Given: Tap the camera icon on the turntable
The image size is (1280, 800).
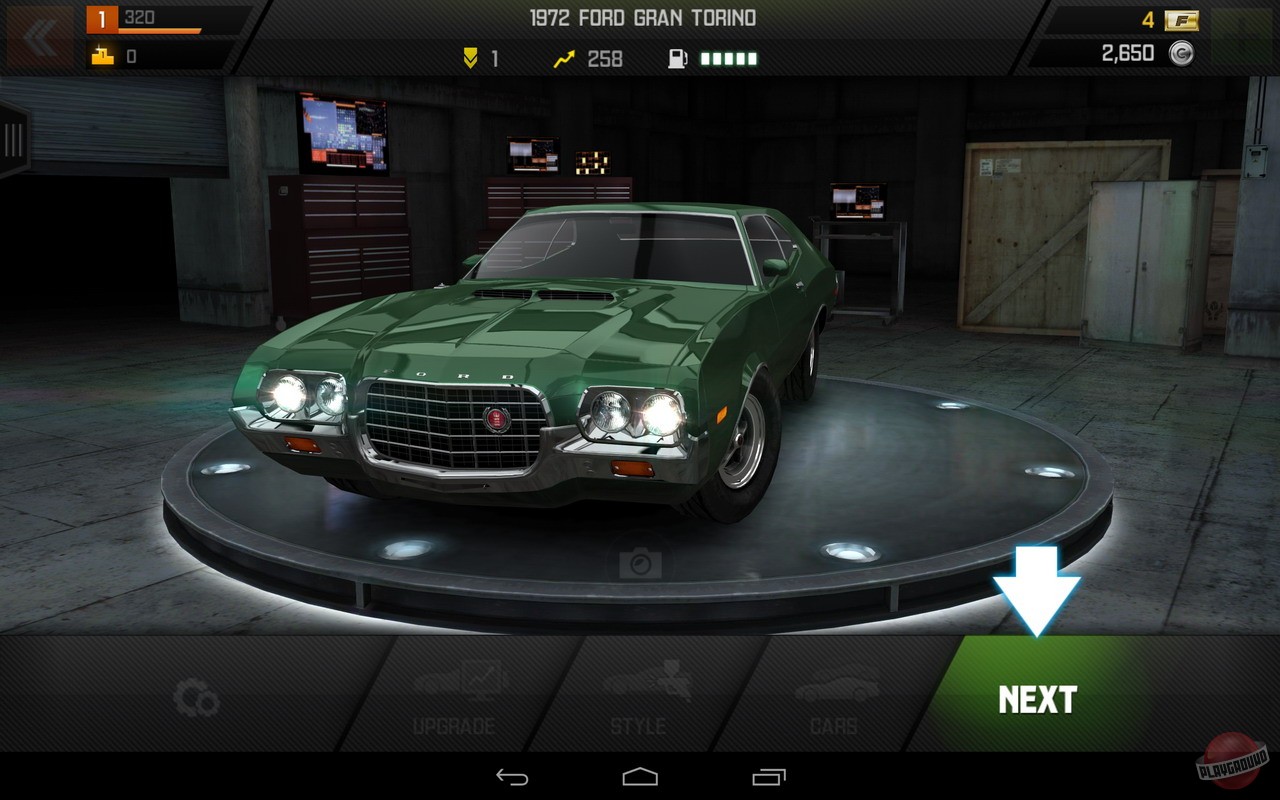Looking at the screenshot, I should 640,562.
